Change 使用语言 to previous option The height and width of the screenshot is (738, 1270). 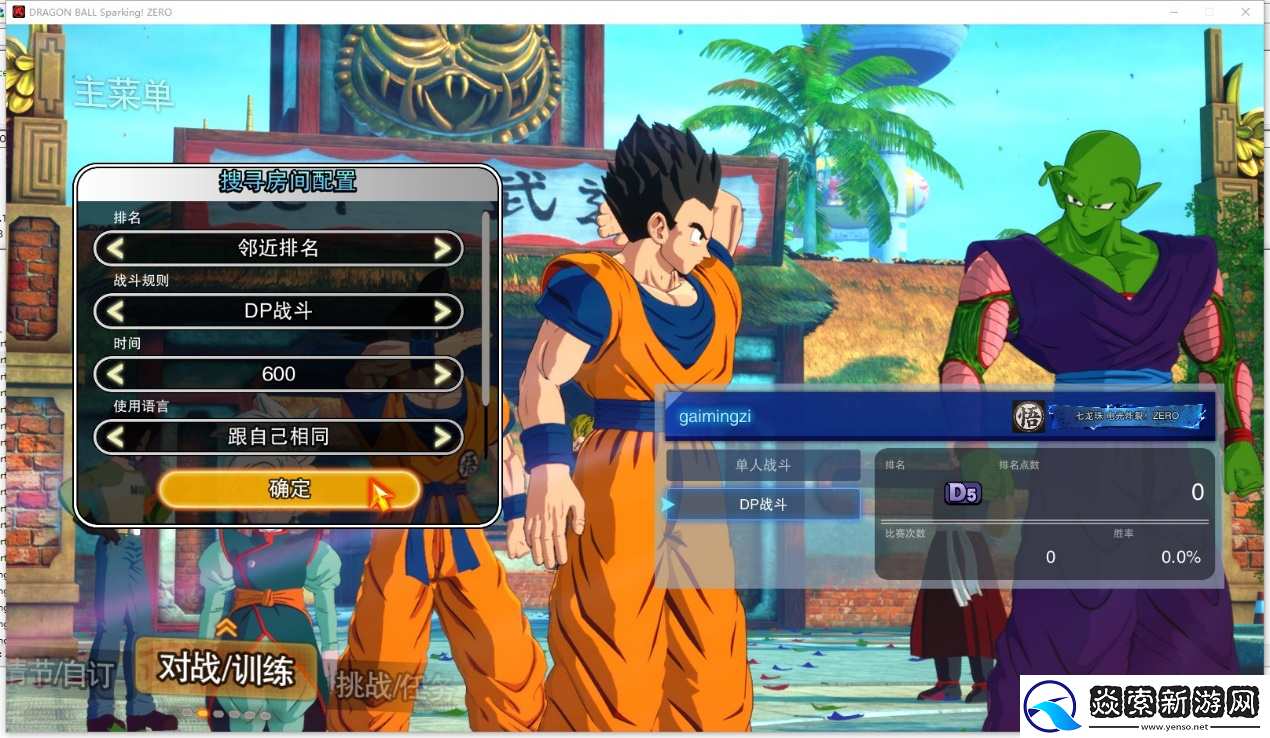click(116, 437)
